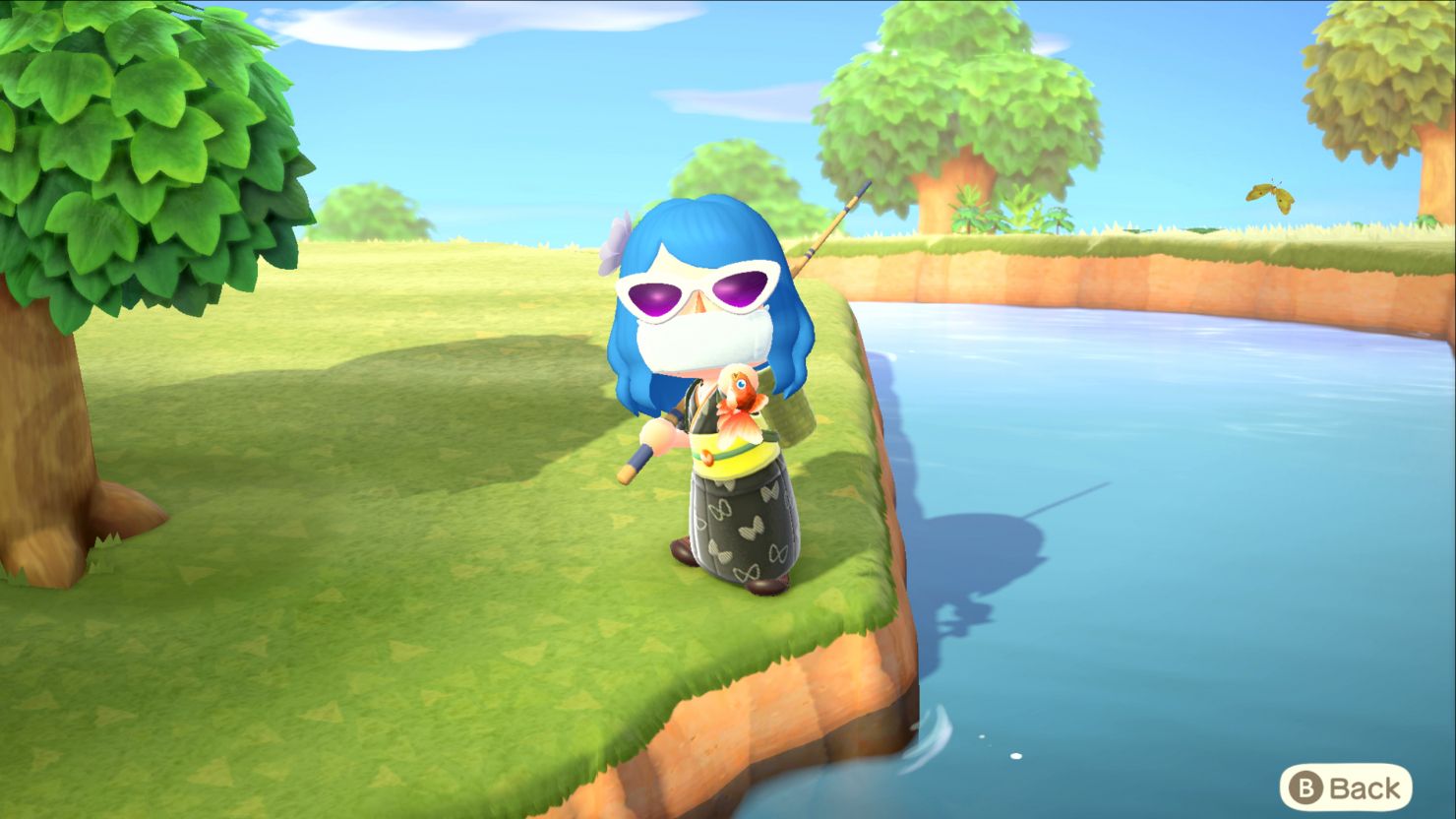Click the purple flower hair accessory
Viewport: 1456px width, 819px height.
(x=616, y=239)
